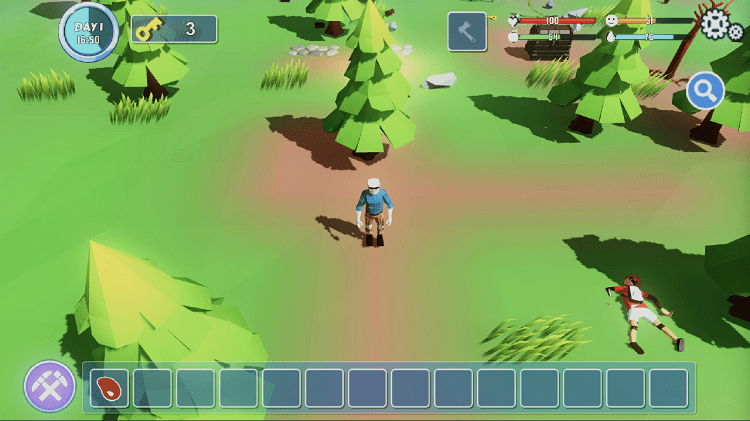Tap the golden key counter
750x421 pixels.
click(174, 29)
